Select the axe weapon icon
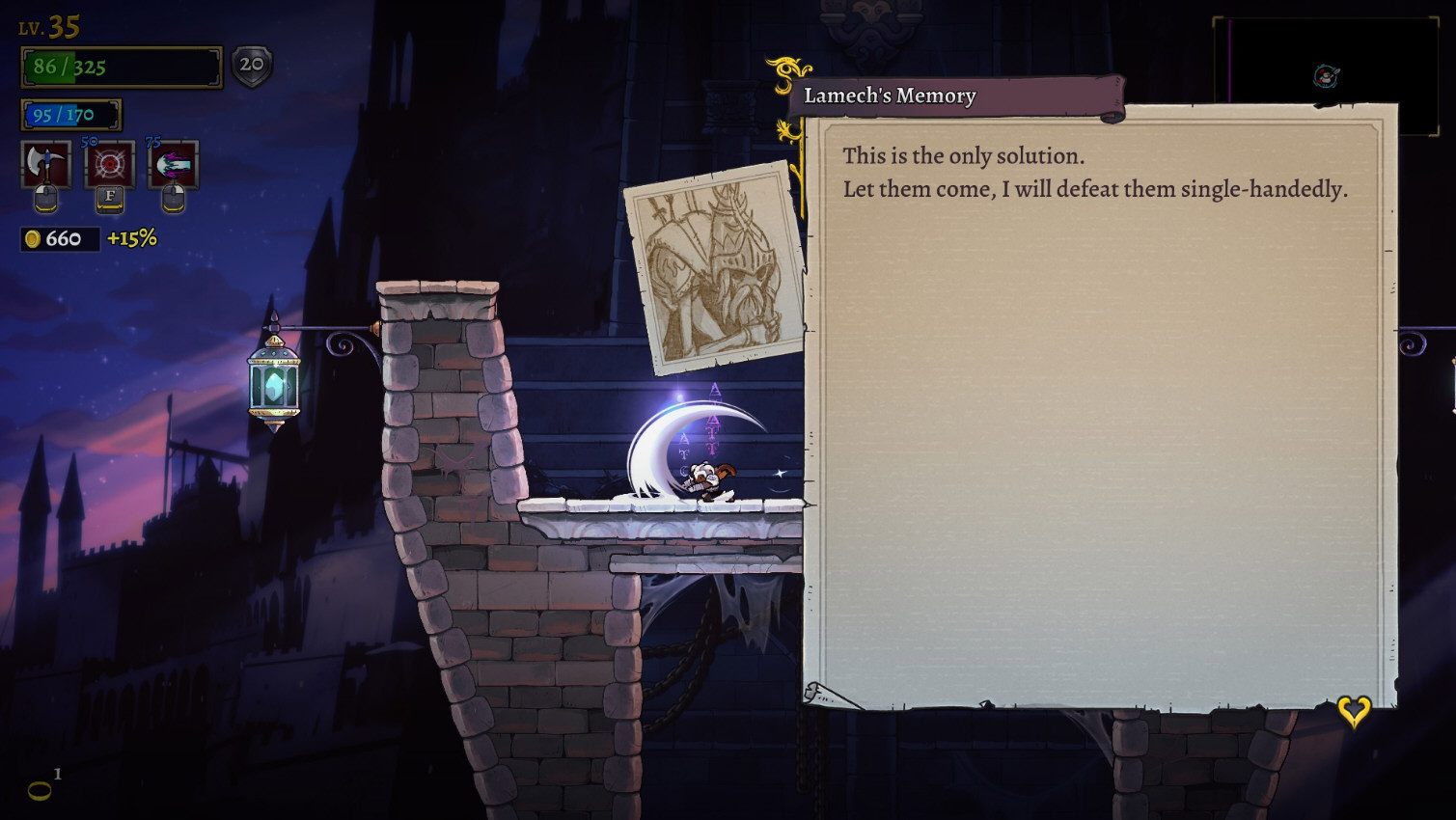This screenshot has width=1456, height=820. coord(45,165)
